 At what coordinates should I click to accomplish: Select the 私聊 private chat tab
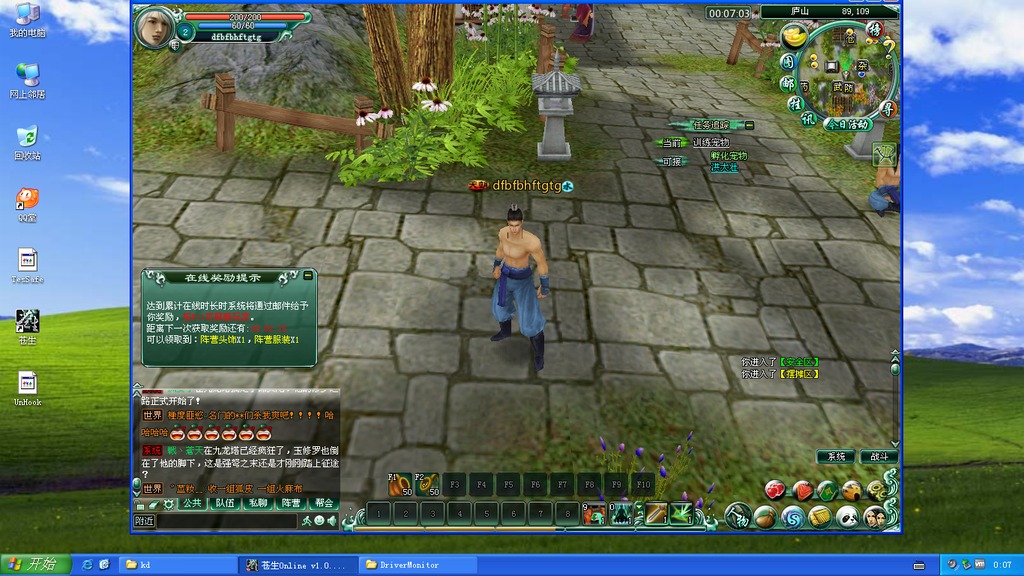(x=257, y=503)
